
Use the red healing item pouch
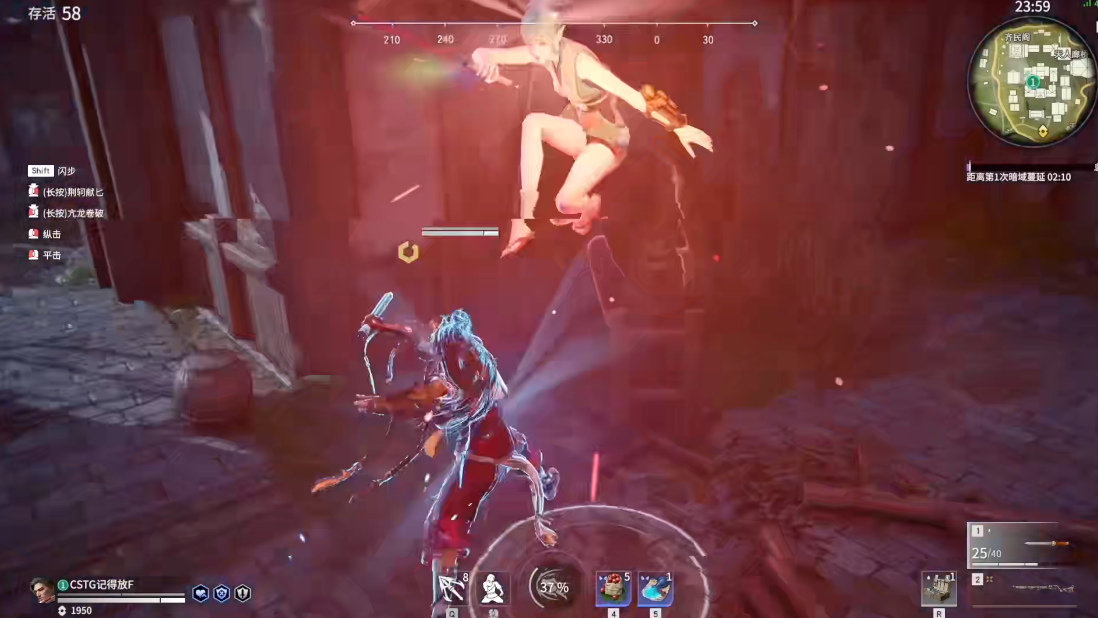pyautogui.click(x=613, y=588)
